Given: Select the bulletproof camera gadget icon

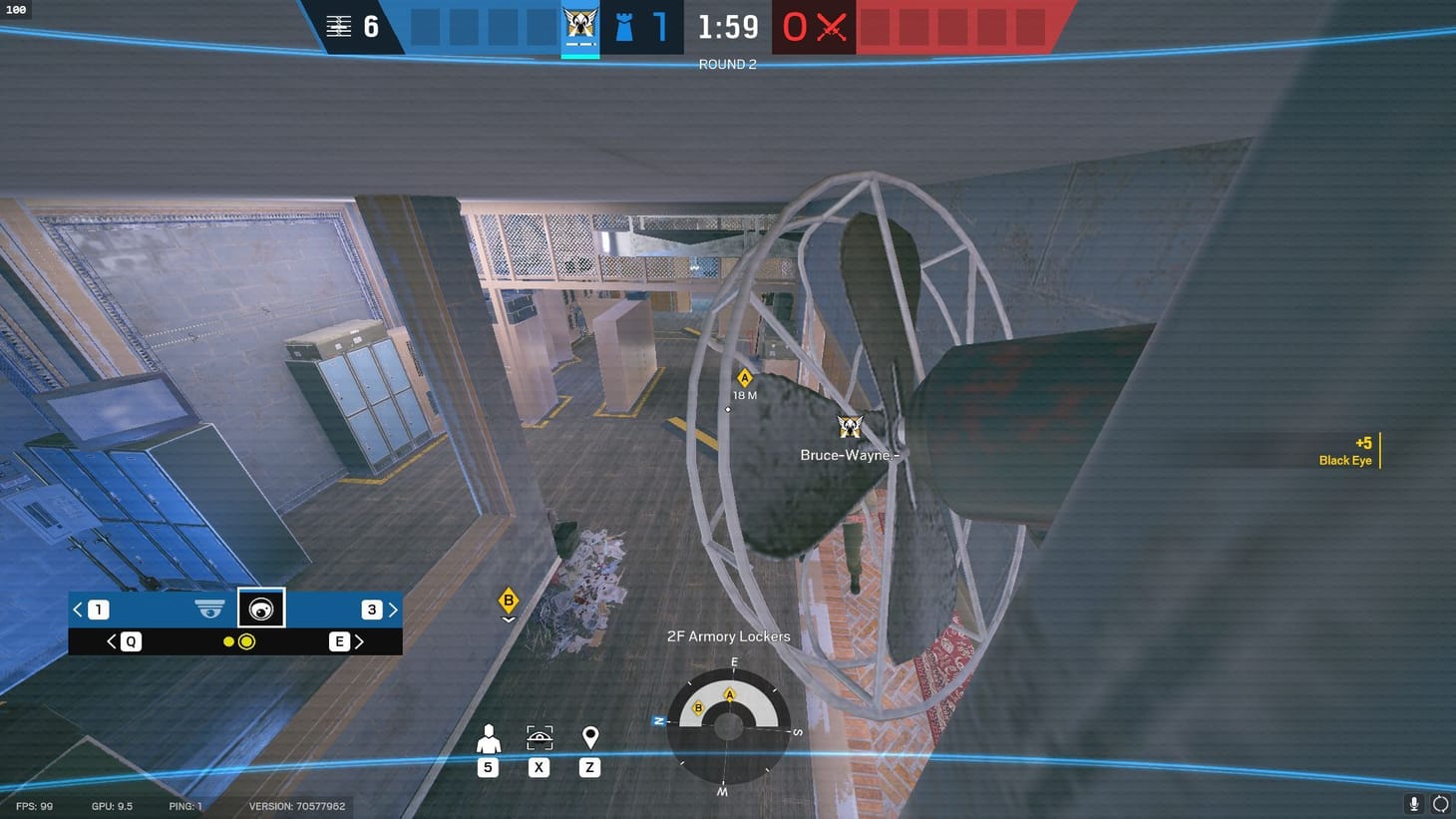Looking at the screenshot, I should click(208, 607).
